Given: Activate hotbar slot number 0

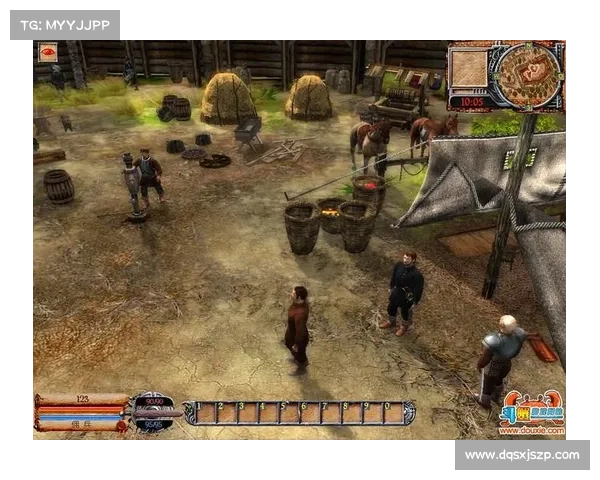Looking at the screenshot, I should tap(394, 413).
